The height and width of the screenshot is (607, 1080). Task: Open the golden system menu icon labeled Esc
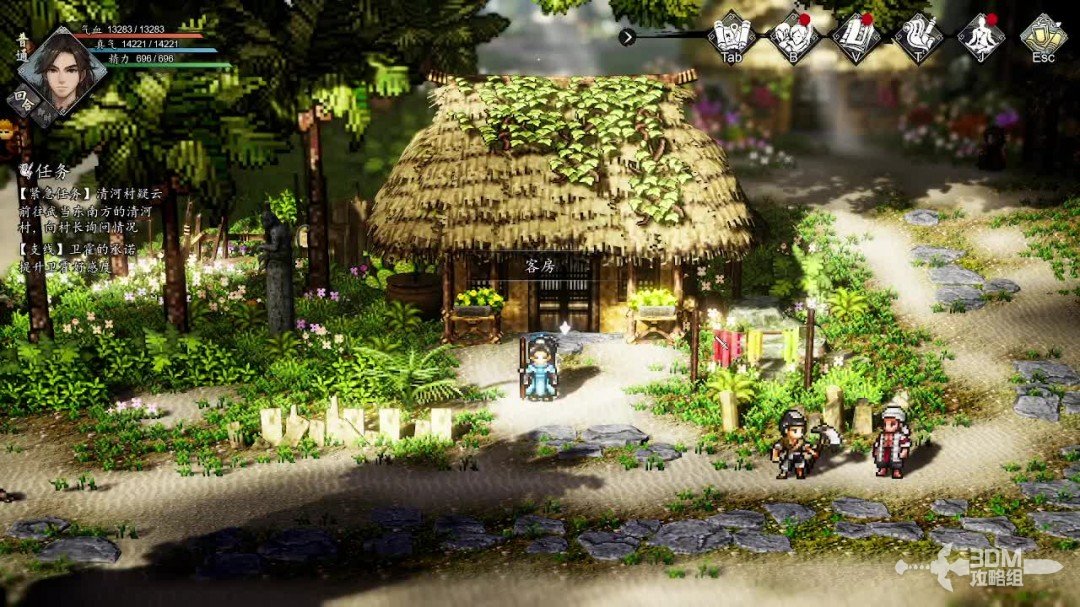click(x=1043, y=35)
